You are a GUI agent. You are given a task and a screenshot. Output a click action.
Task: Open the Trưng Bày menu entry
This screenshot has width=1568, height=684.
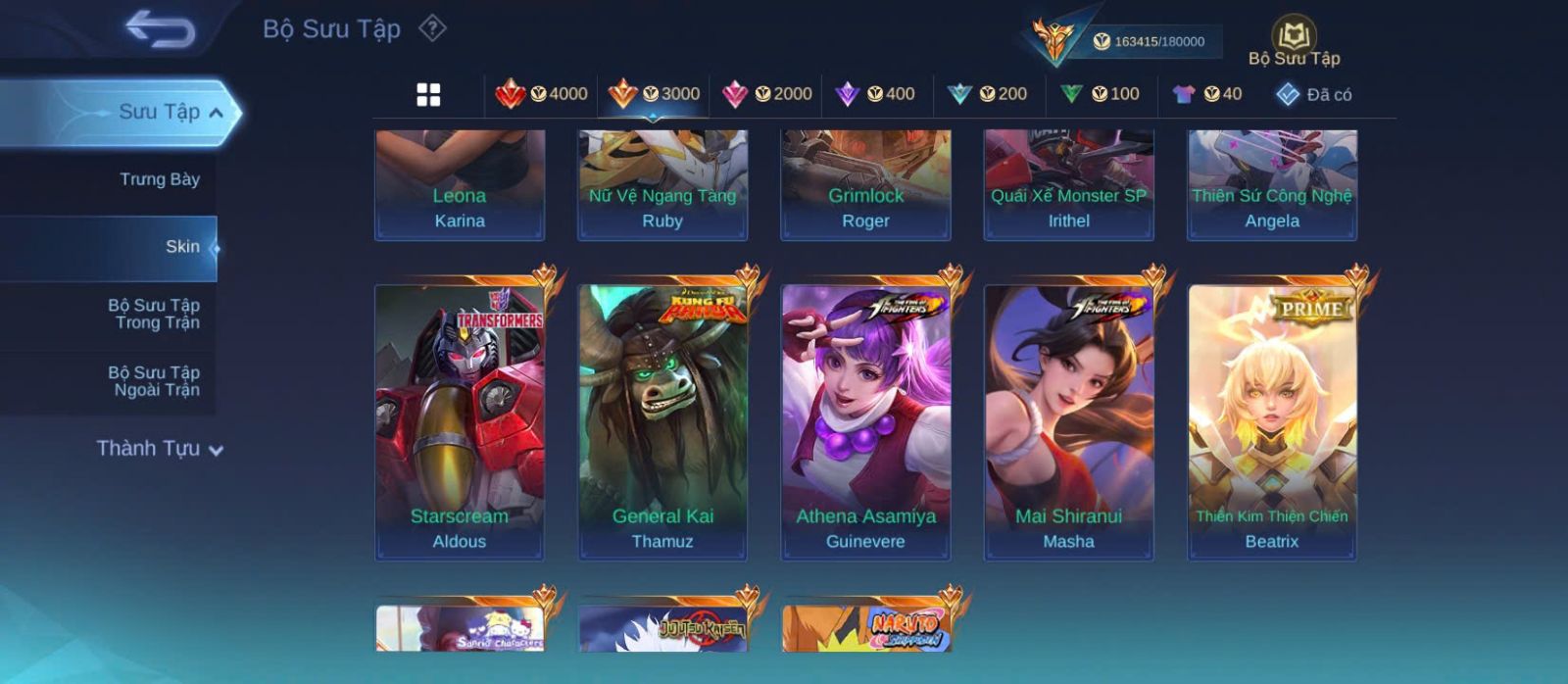pyautogui.click(x=159, y=179)
